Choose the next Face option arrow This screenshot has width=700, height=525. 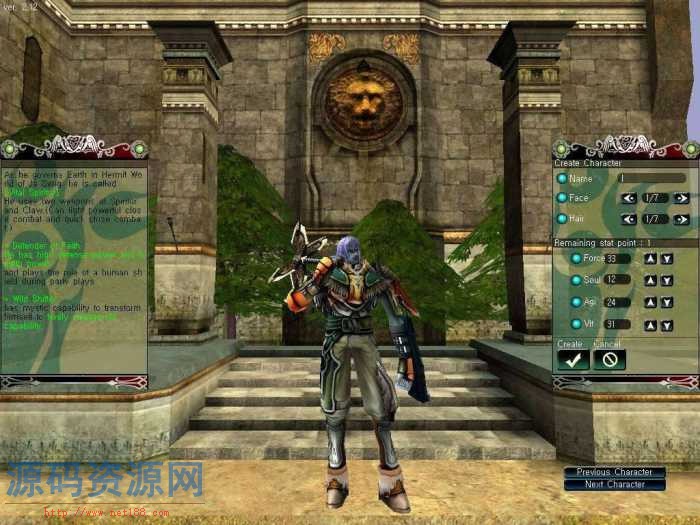tap(681, 198)
